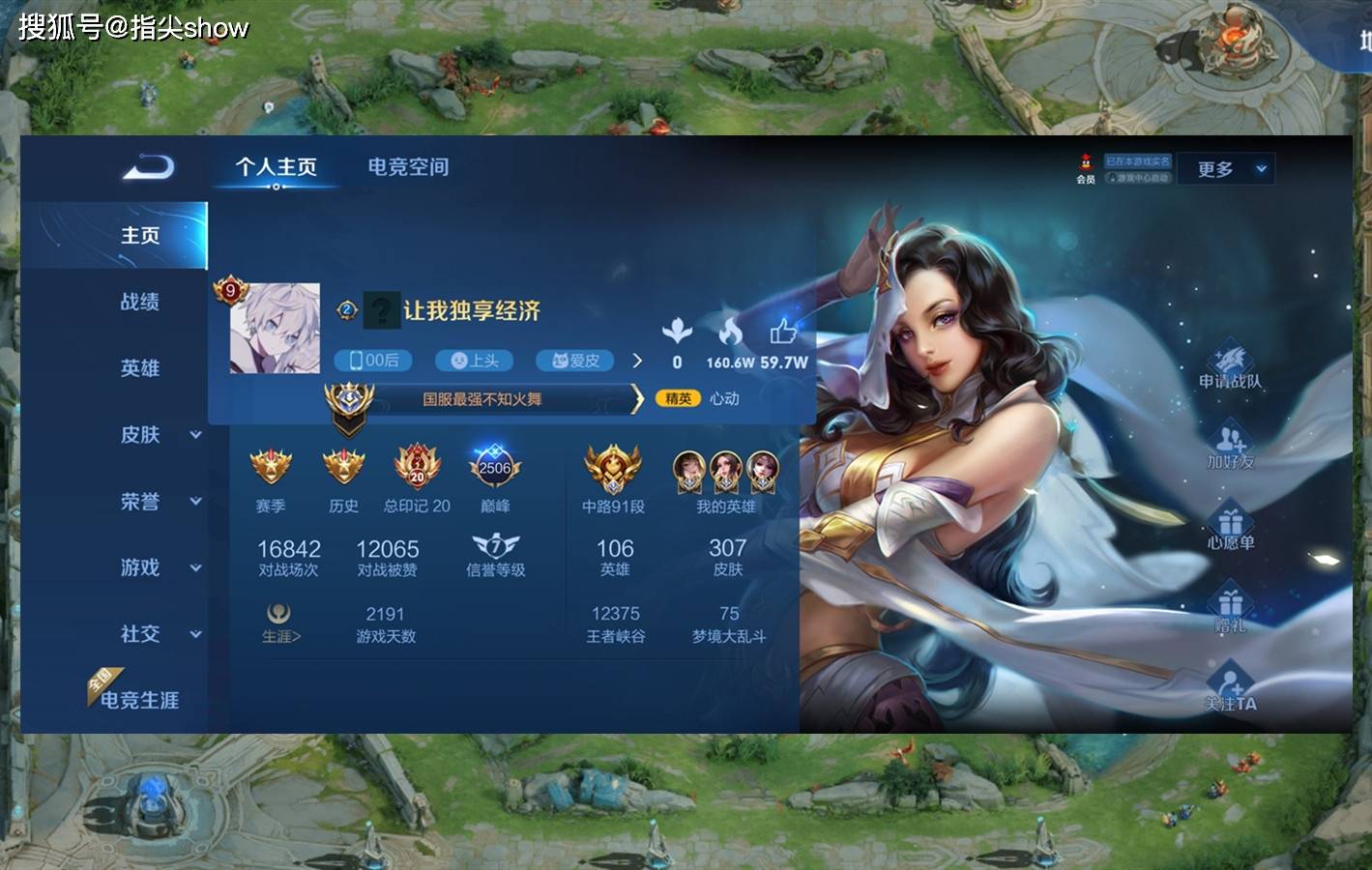Click the 信誉等级 credit level badge
The image size is (1372, 870).
493,548
